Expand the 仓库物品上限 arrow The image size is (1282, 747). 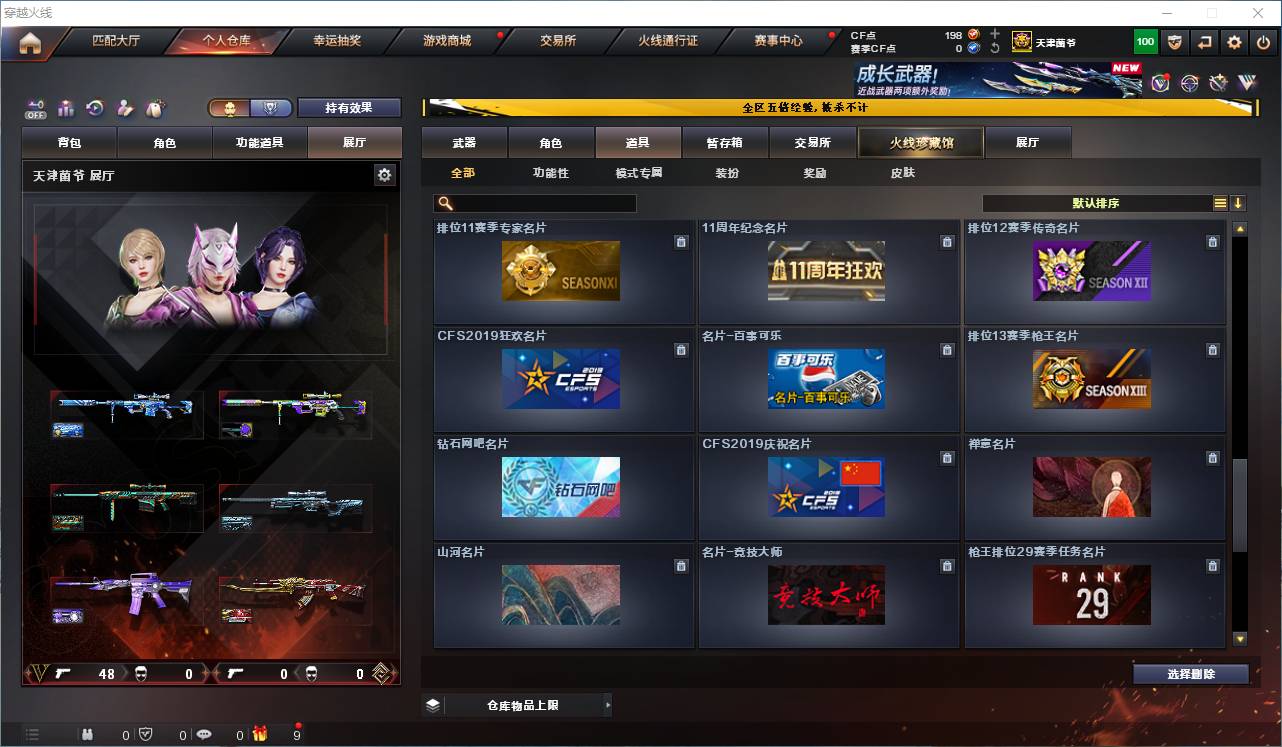coord(608,704)
